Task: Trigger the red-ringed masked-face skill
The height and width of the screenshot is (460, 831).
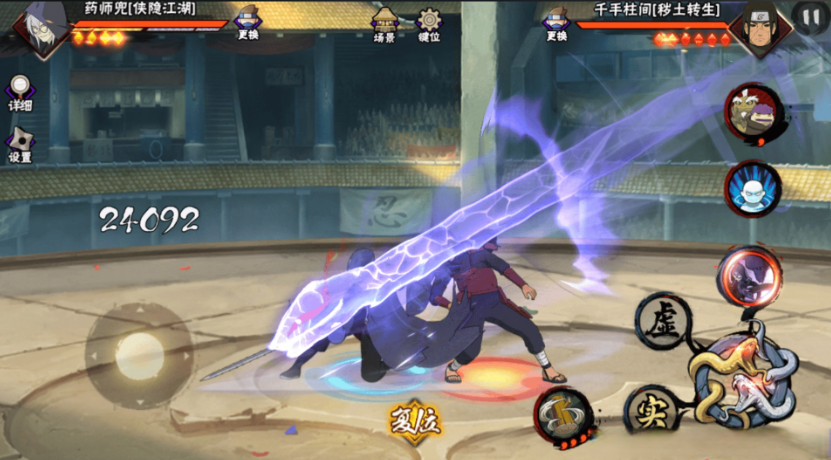Action: tap(749, 273)
